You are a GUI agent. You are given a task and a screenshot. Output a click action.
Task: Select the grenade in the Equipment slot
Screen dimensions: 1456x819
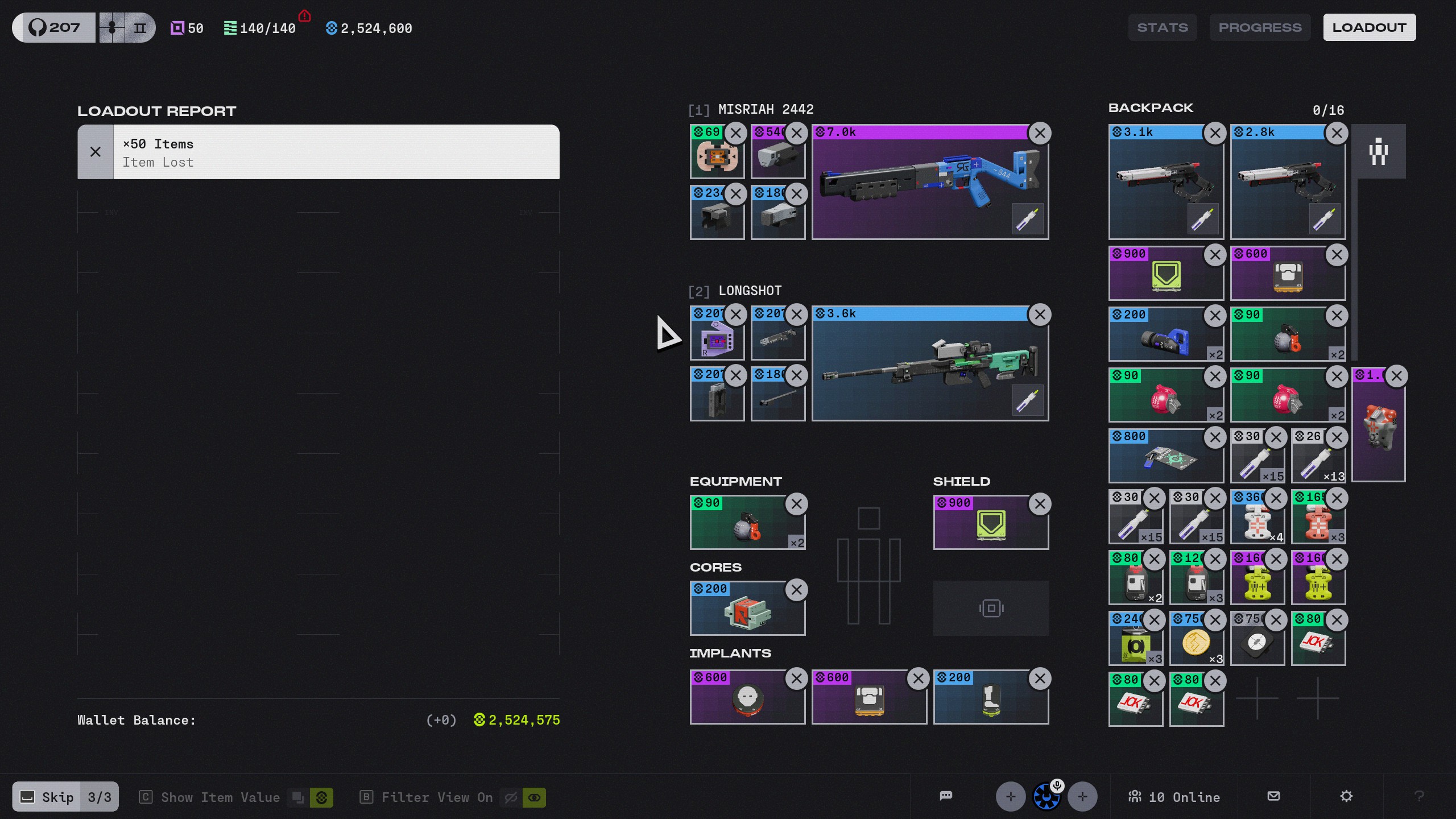click(x=739, y=526)
